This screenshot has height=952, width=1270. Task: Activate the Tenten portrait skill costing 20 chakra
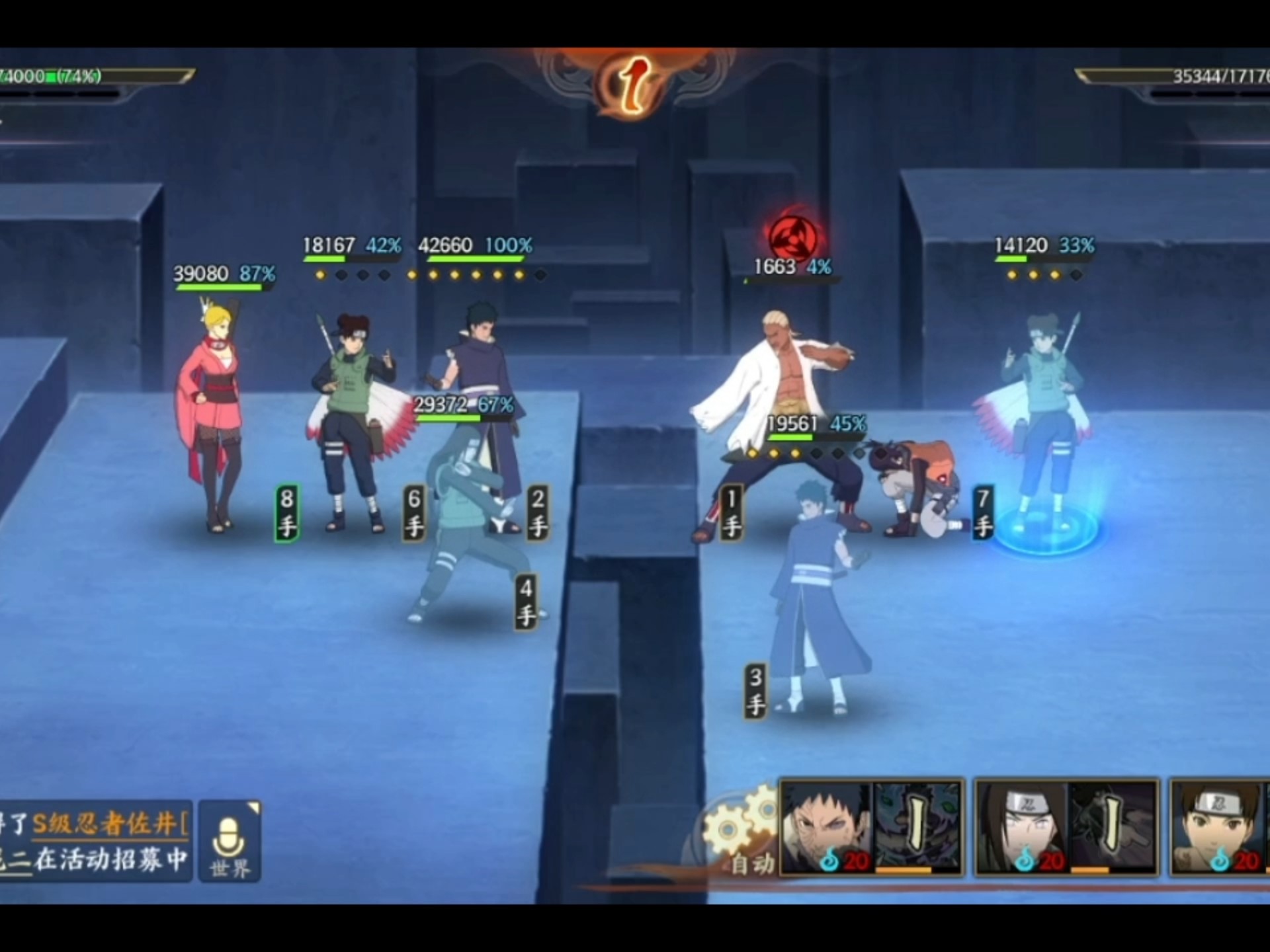[1218, 826]
